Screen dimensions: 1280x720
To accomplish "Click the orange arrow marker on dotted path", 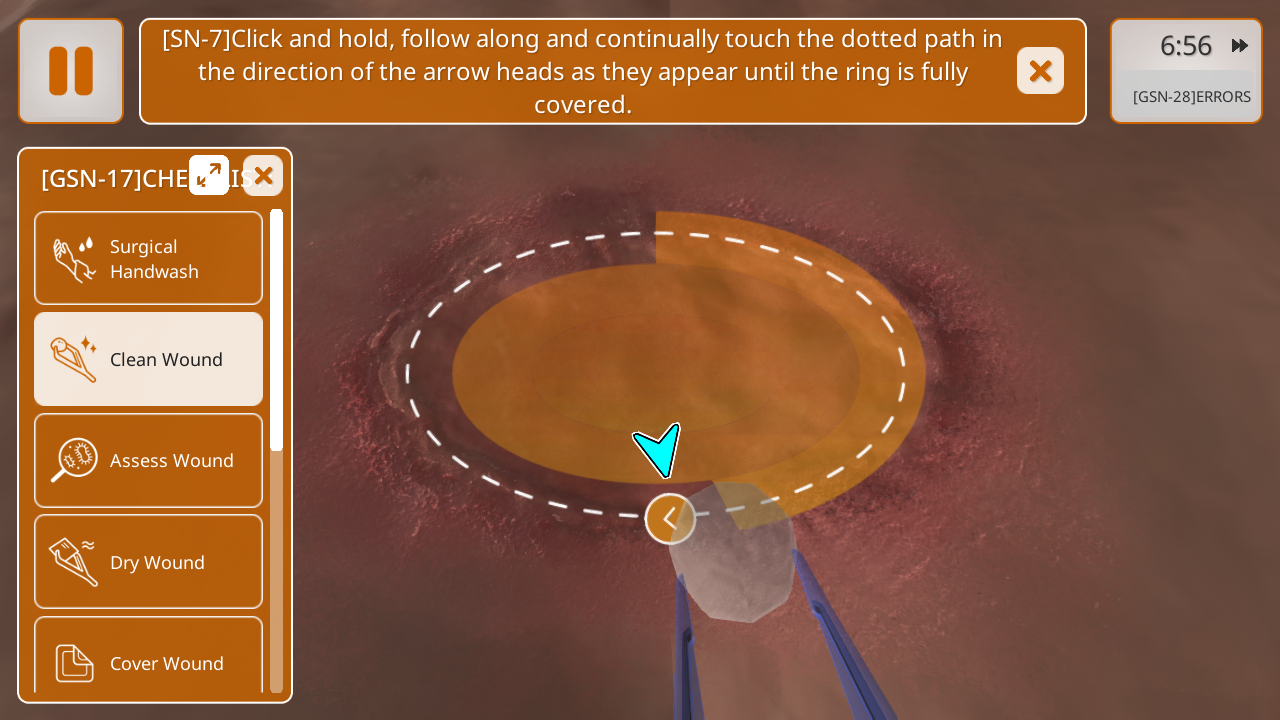I will pyautogui.click(x=670, y=519).
